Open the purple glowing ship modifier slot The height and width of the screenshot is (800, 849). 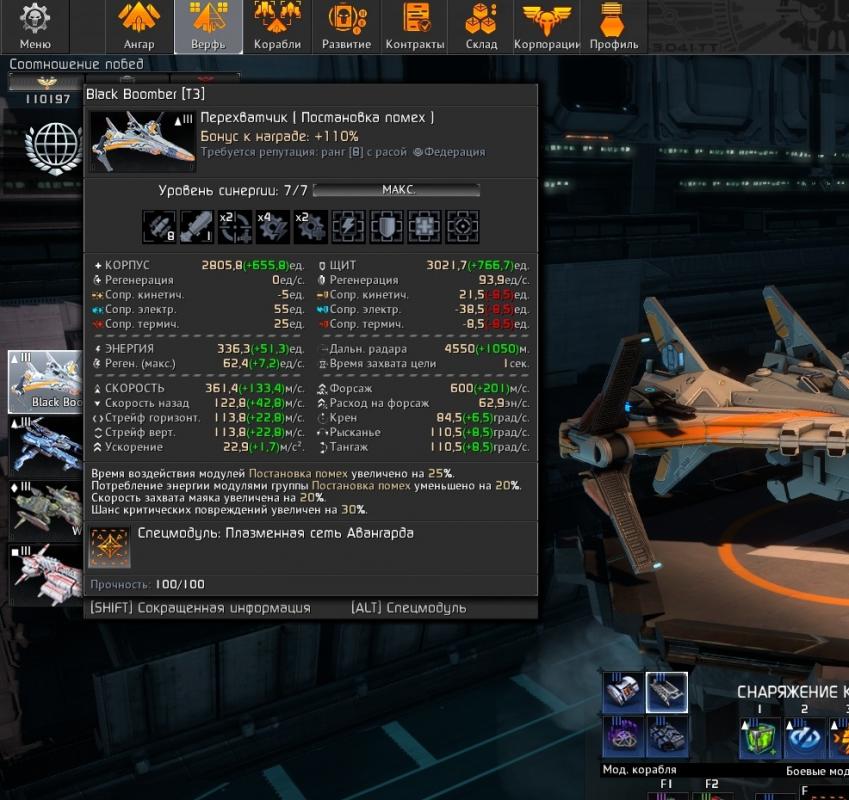click(x=623, y=738)
